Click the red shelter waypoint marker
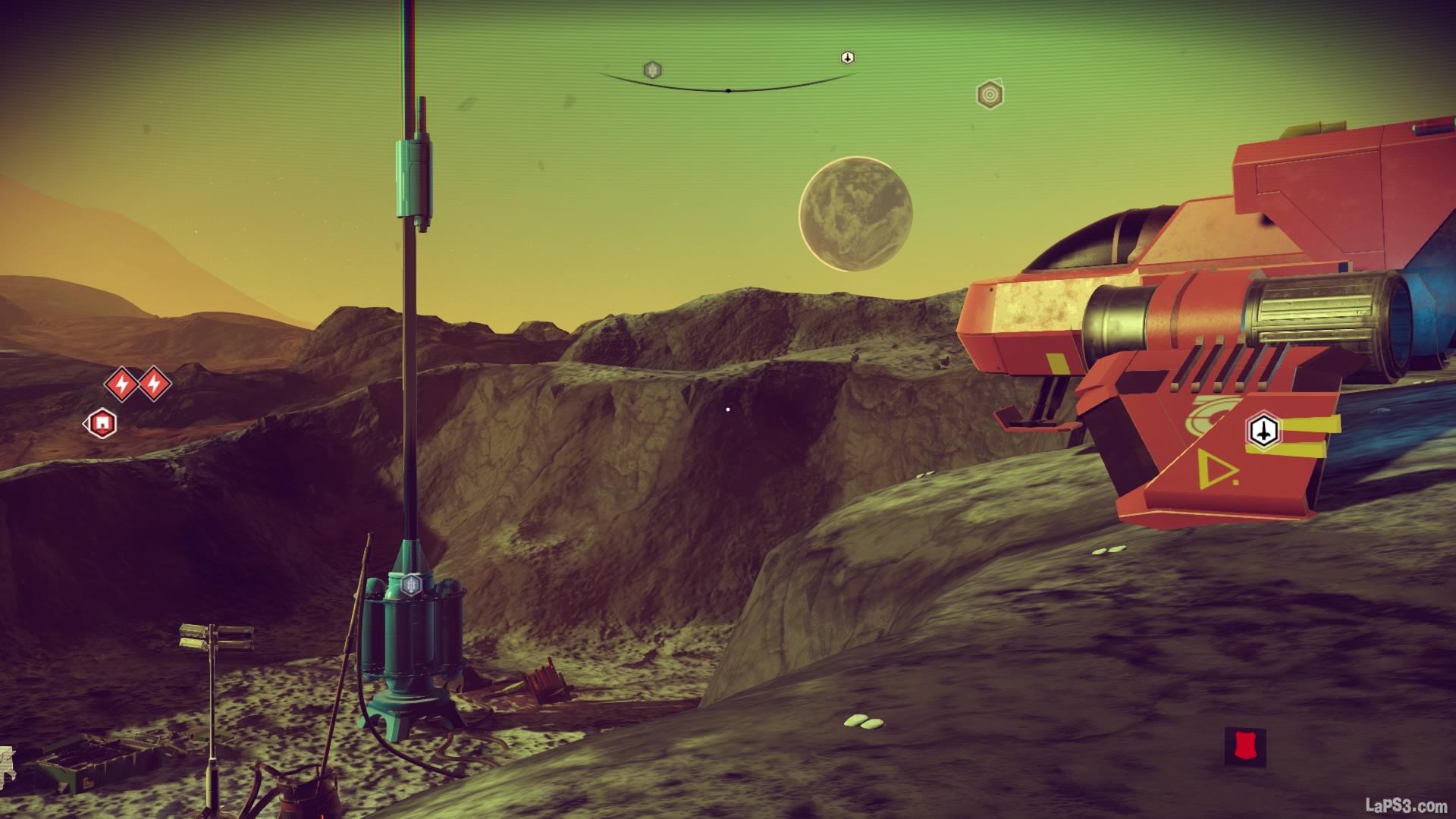Viewport: 1456px width, 819px height. (x=102, y=423)
